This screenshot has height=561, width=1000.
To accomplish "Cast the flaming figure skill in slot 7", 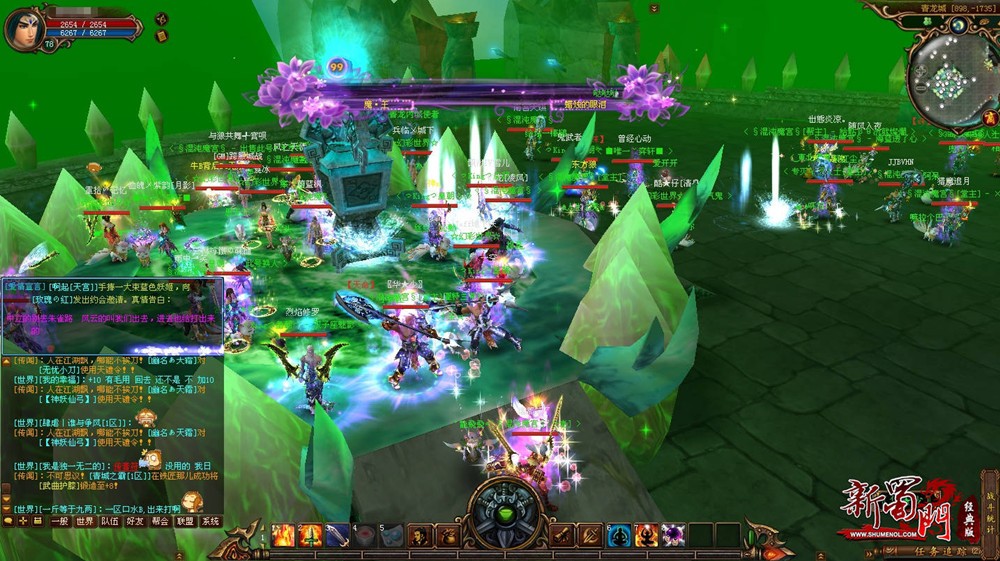I will pyautogui.click(x=646, y=535).
